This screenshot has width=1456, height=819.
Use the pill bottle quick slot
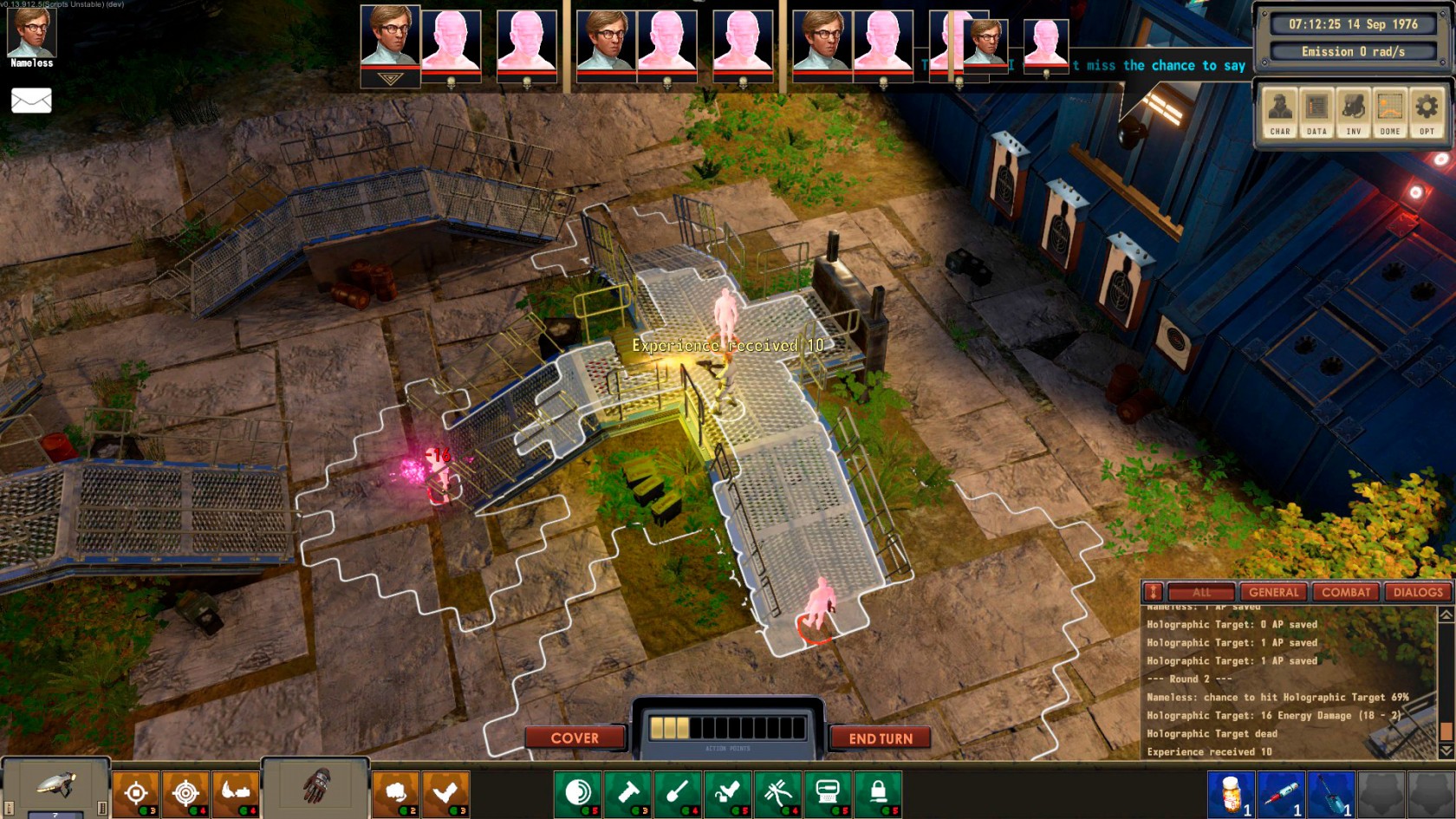pyautogui.click(x=1231, y=794)
